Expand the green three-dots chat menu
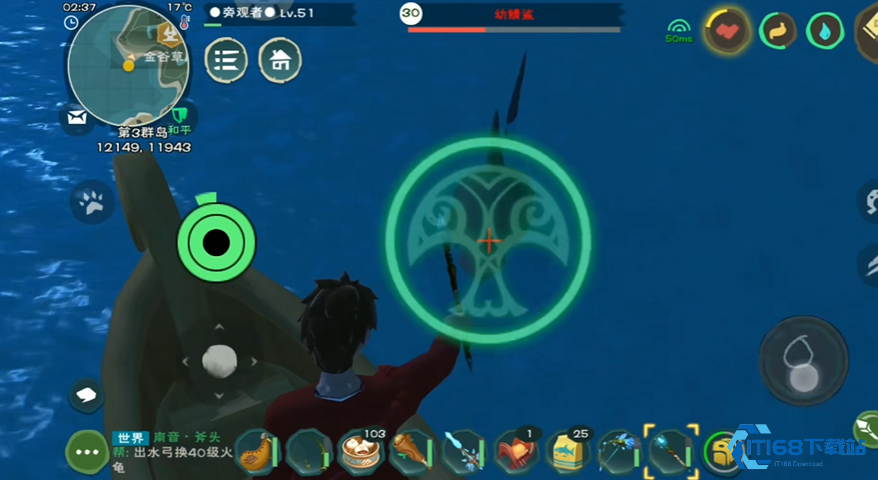The image size is (878, 480). (x=87, y=452)
